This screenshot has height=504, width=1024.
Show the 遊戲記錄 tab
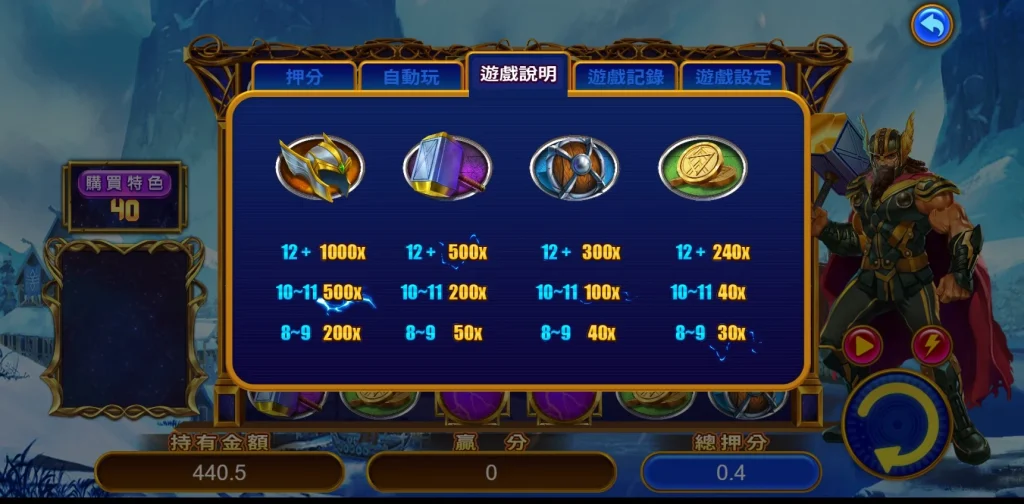[x=626, y=77]
